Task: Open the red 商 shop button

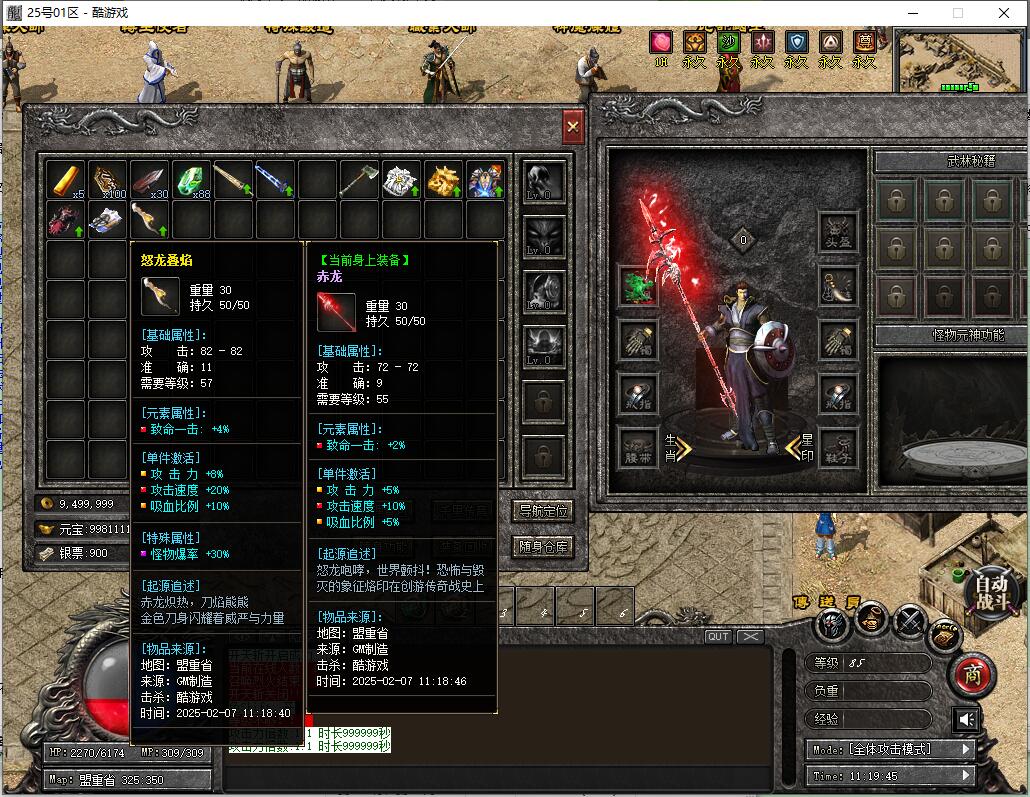Action: [x=972, y=676]
